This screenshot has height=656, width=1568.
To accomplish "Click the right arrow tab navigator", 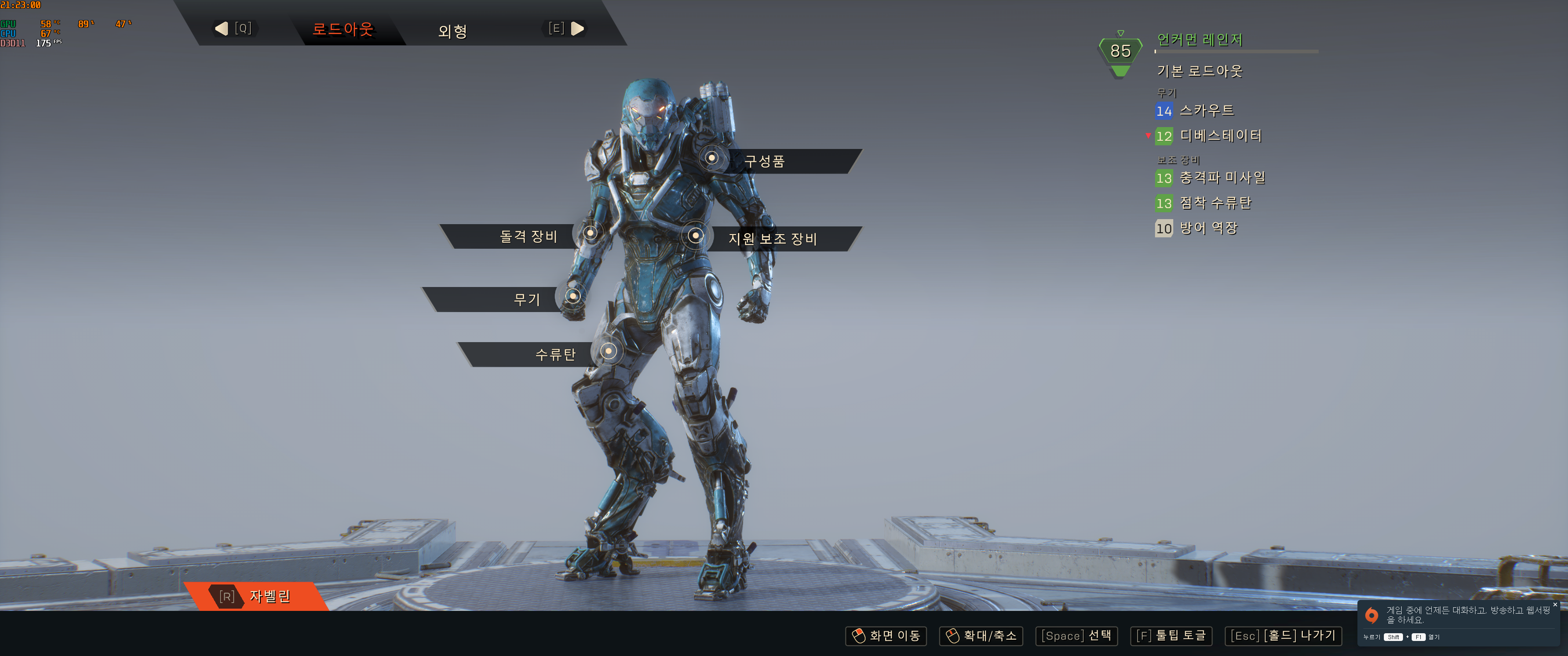I will pos(577,29).
